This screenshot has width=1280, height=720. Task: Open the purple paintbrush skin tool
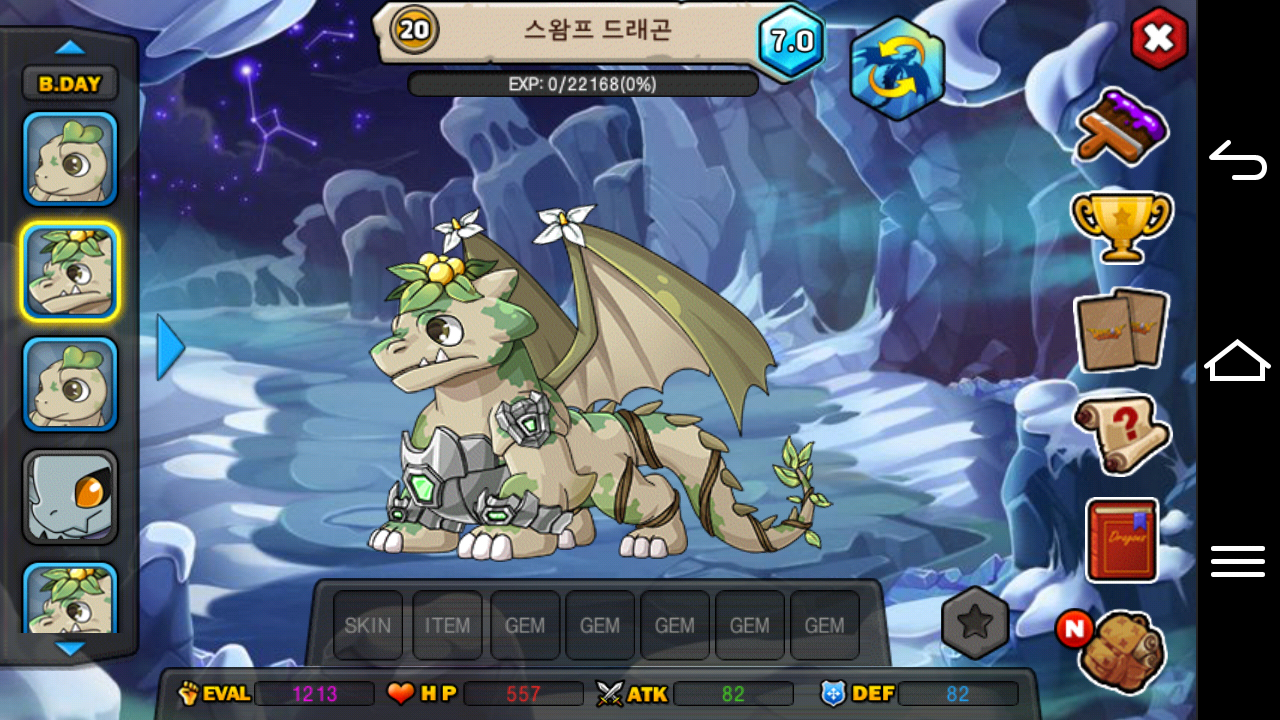click(x=1122, y=126)
